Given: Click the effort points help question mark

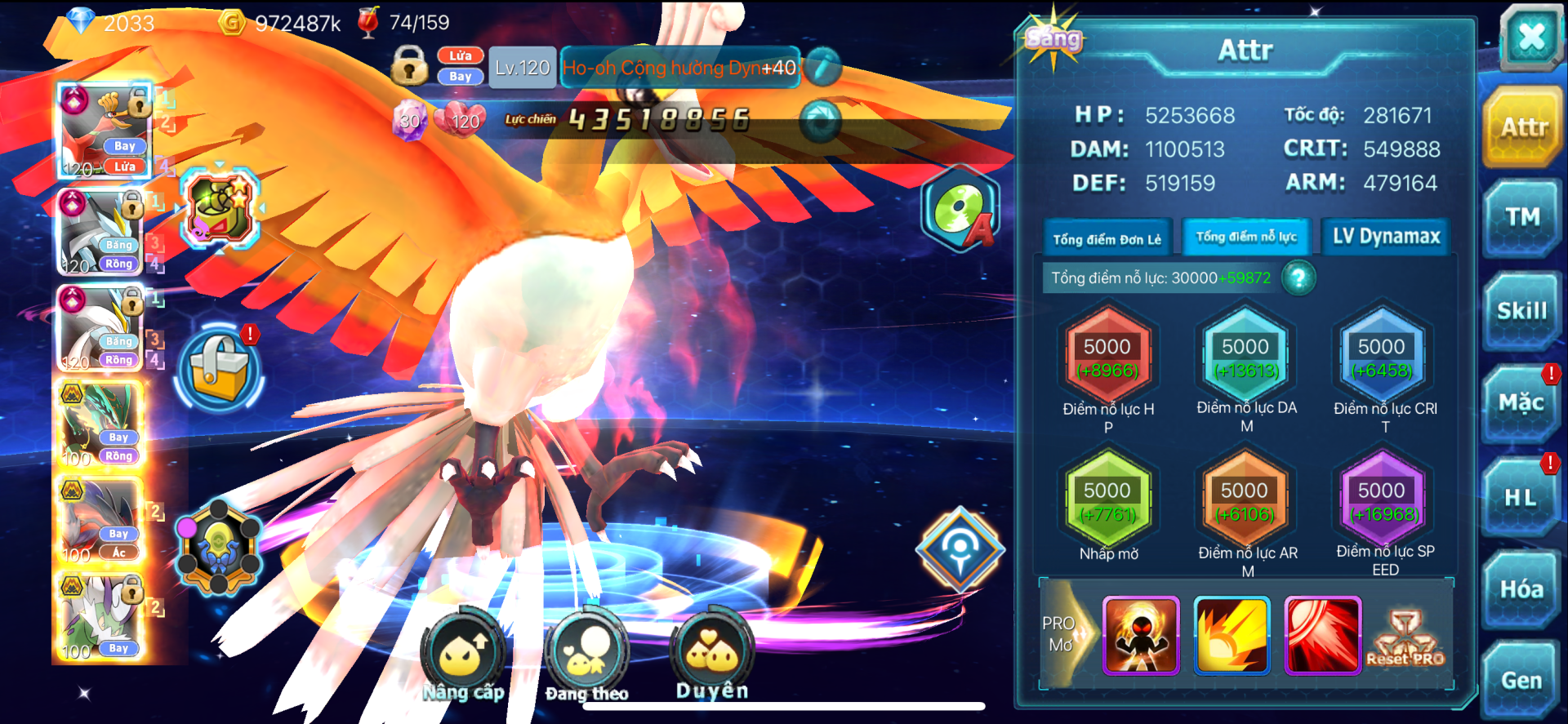Looking at the screenshot, I should [1298, 278].
